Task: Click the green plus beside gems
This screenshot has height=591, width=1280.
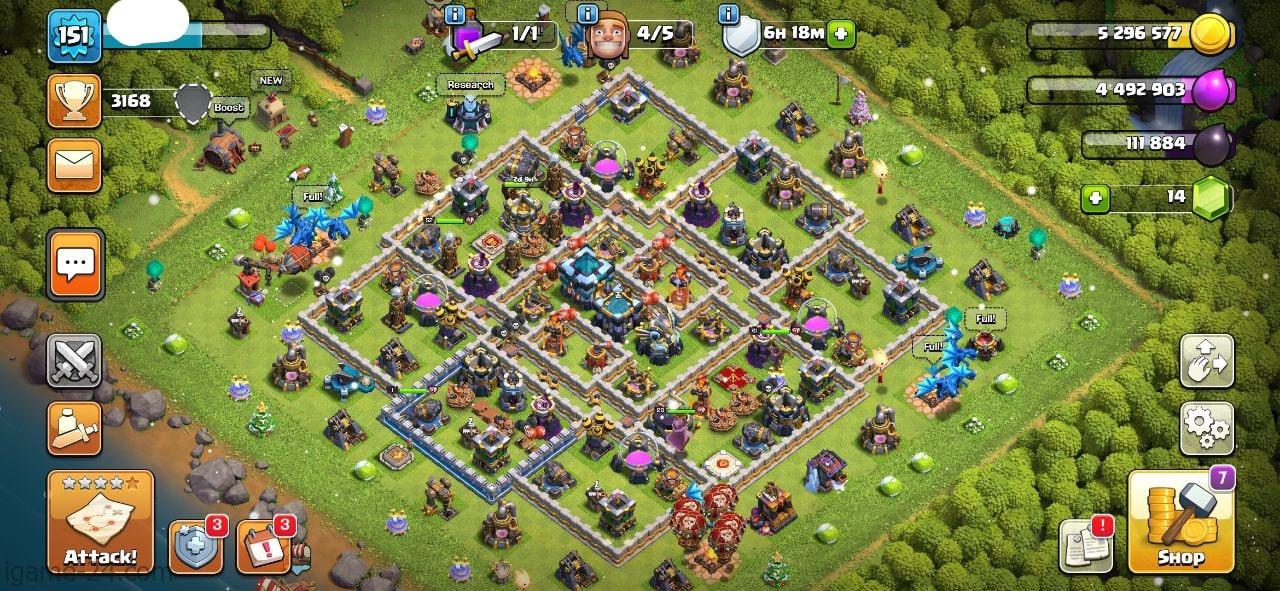Action: [1096, 197]
